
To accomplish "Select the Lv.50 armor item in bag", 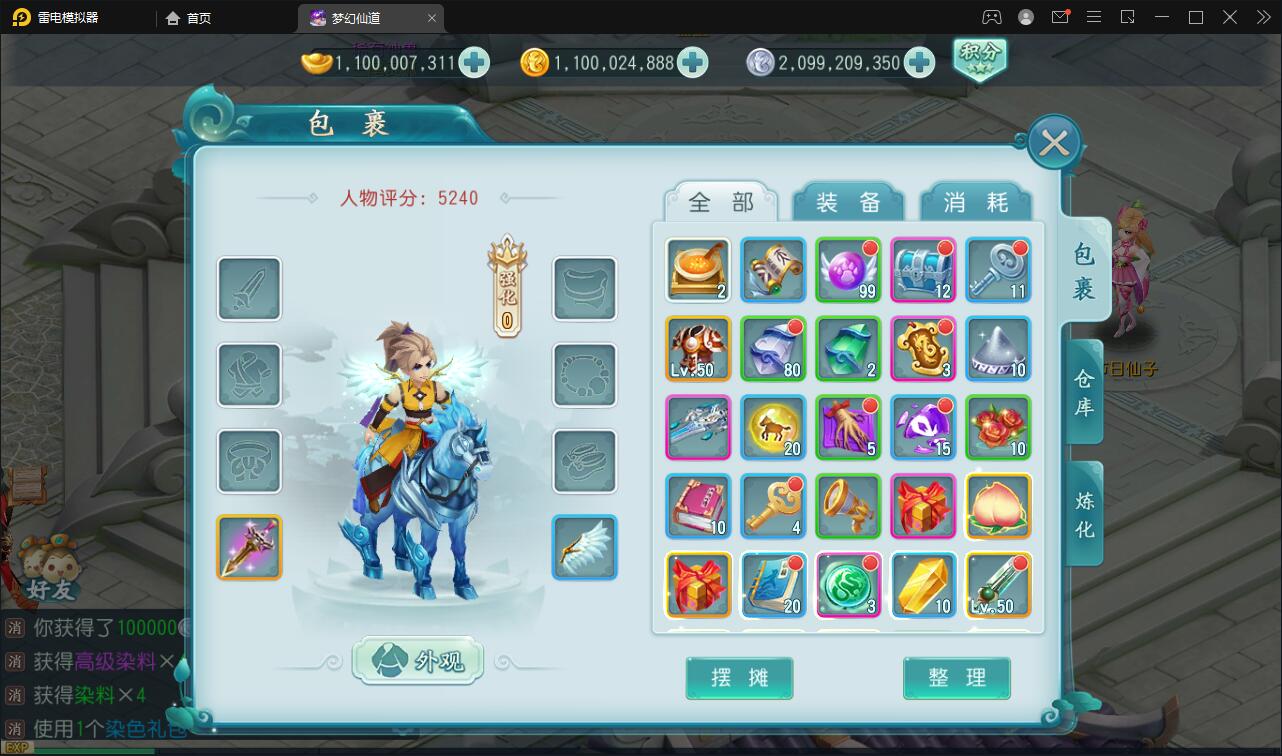I will [x=697, y=348].
